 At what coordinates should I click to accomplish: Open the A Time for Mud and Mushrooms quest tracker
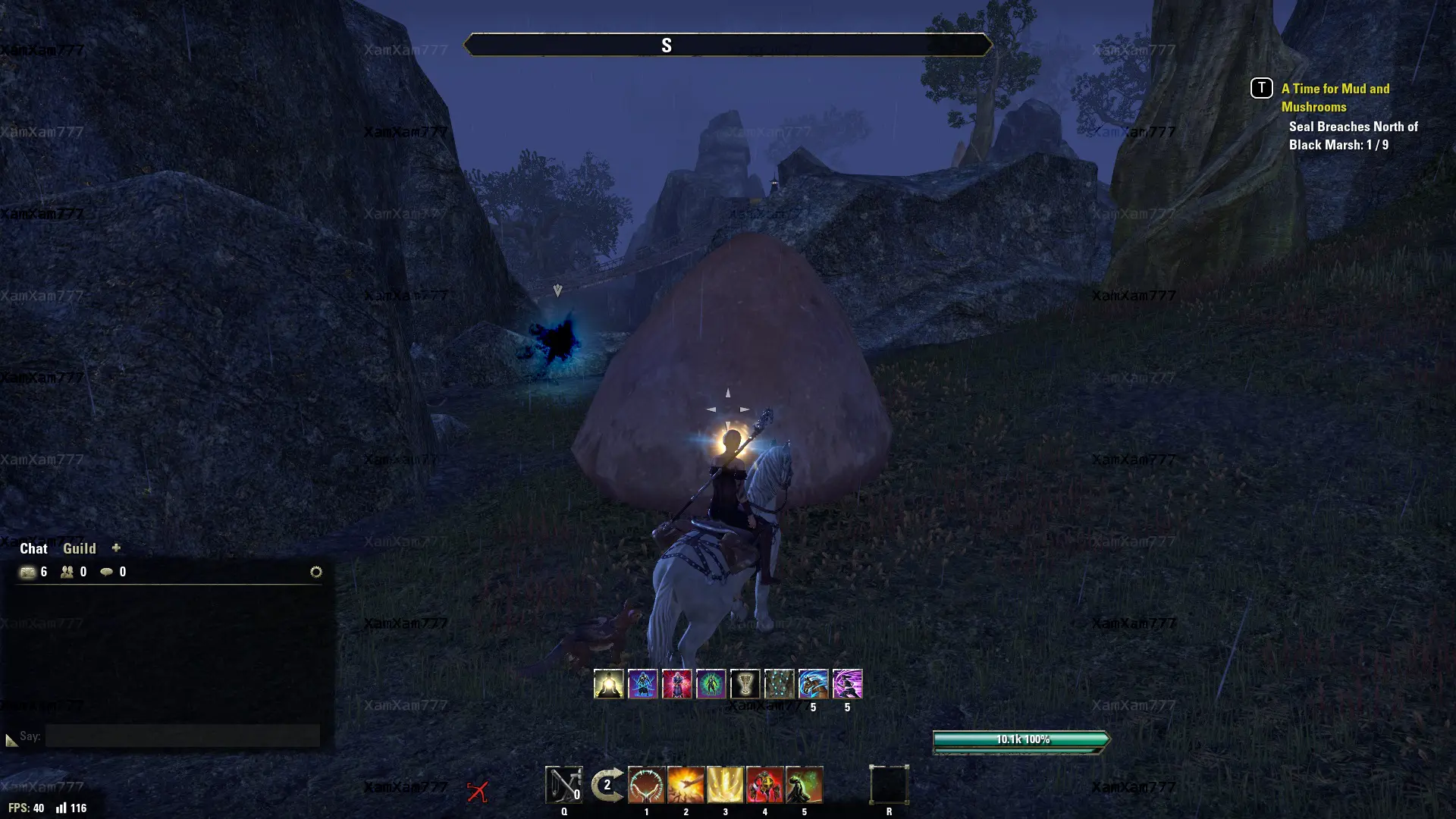pos(1335,97)
